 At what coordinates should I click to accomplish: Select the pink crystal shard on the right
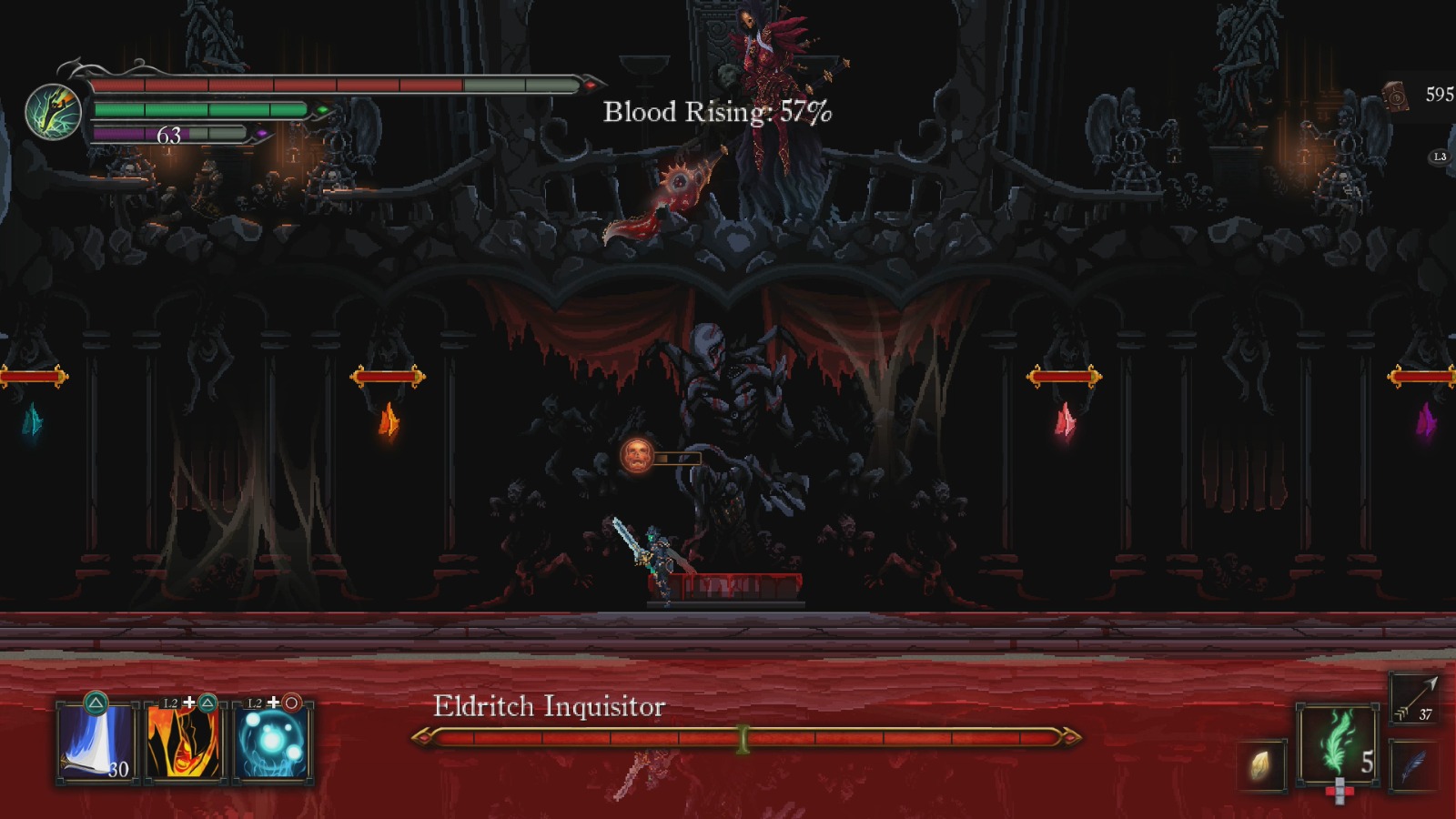pyautogui.click(x=1065, y=417)
